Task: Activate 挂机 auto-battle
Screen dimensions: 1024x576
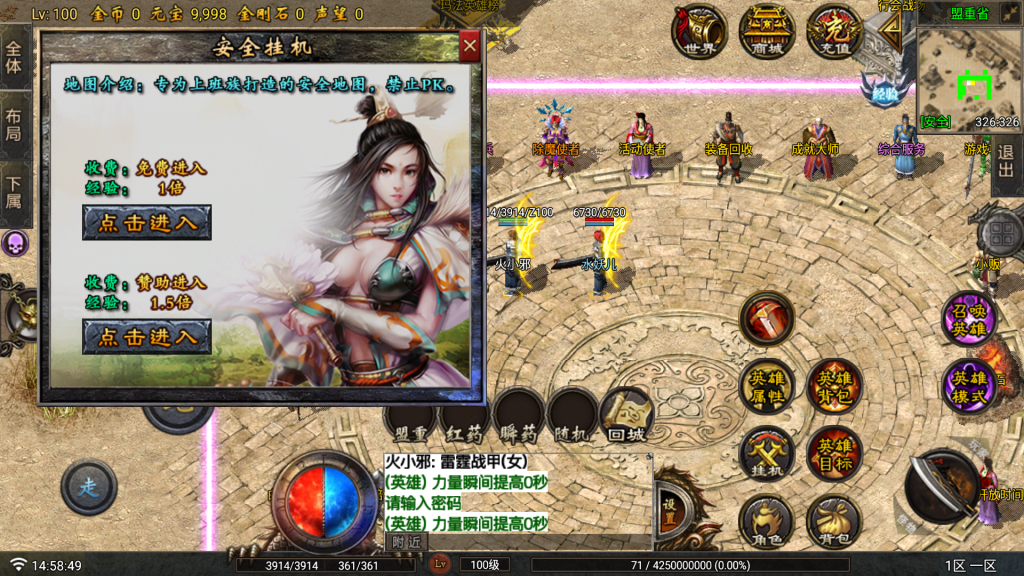Action: coord(767,454)
